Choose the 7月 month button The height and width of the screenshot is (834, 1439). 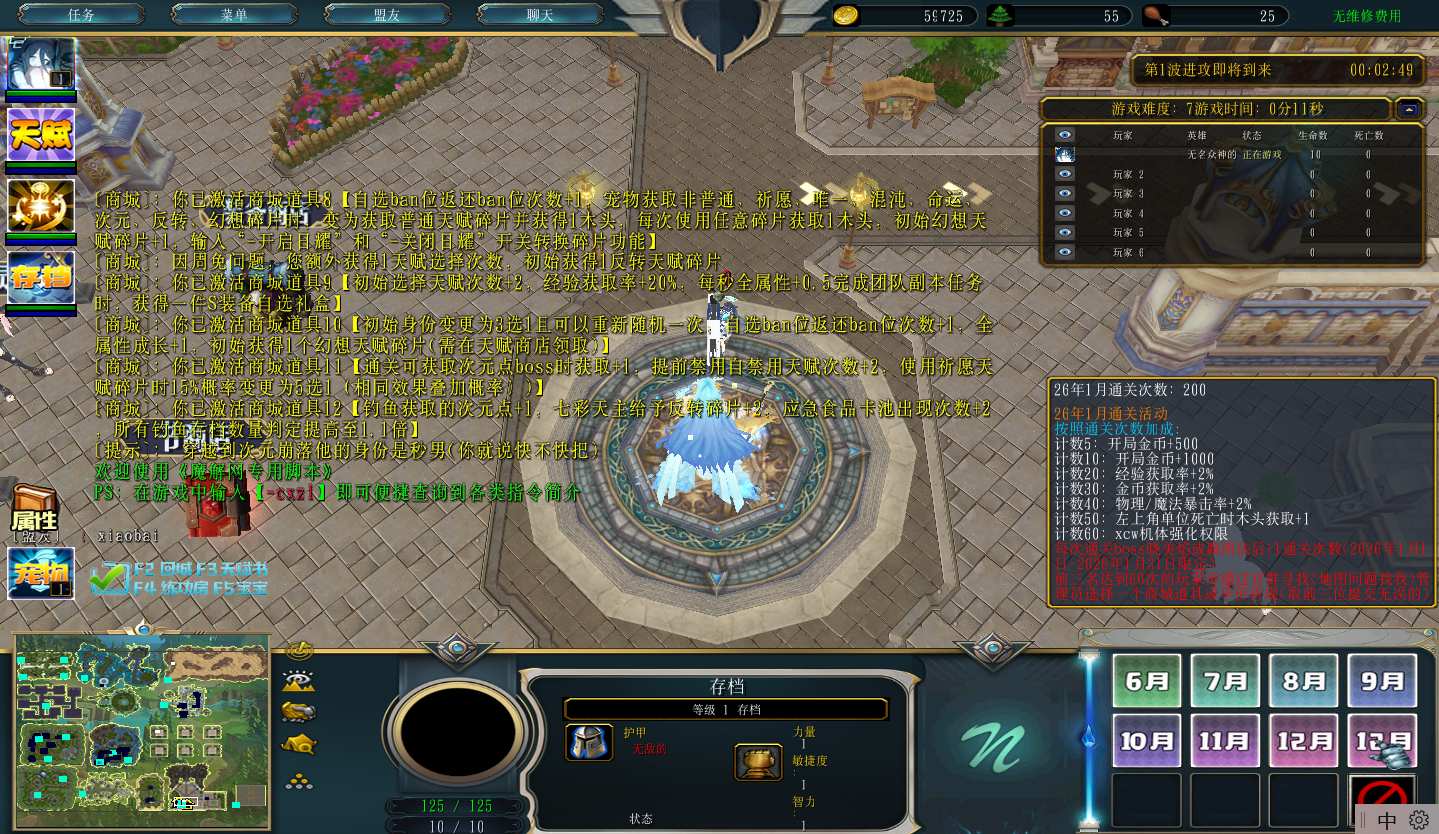click(x=1225, y=681)
